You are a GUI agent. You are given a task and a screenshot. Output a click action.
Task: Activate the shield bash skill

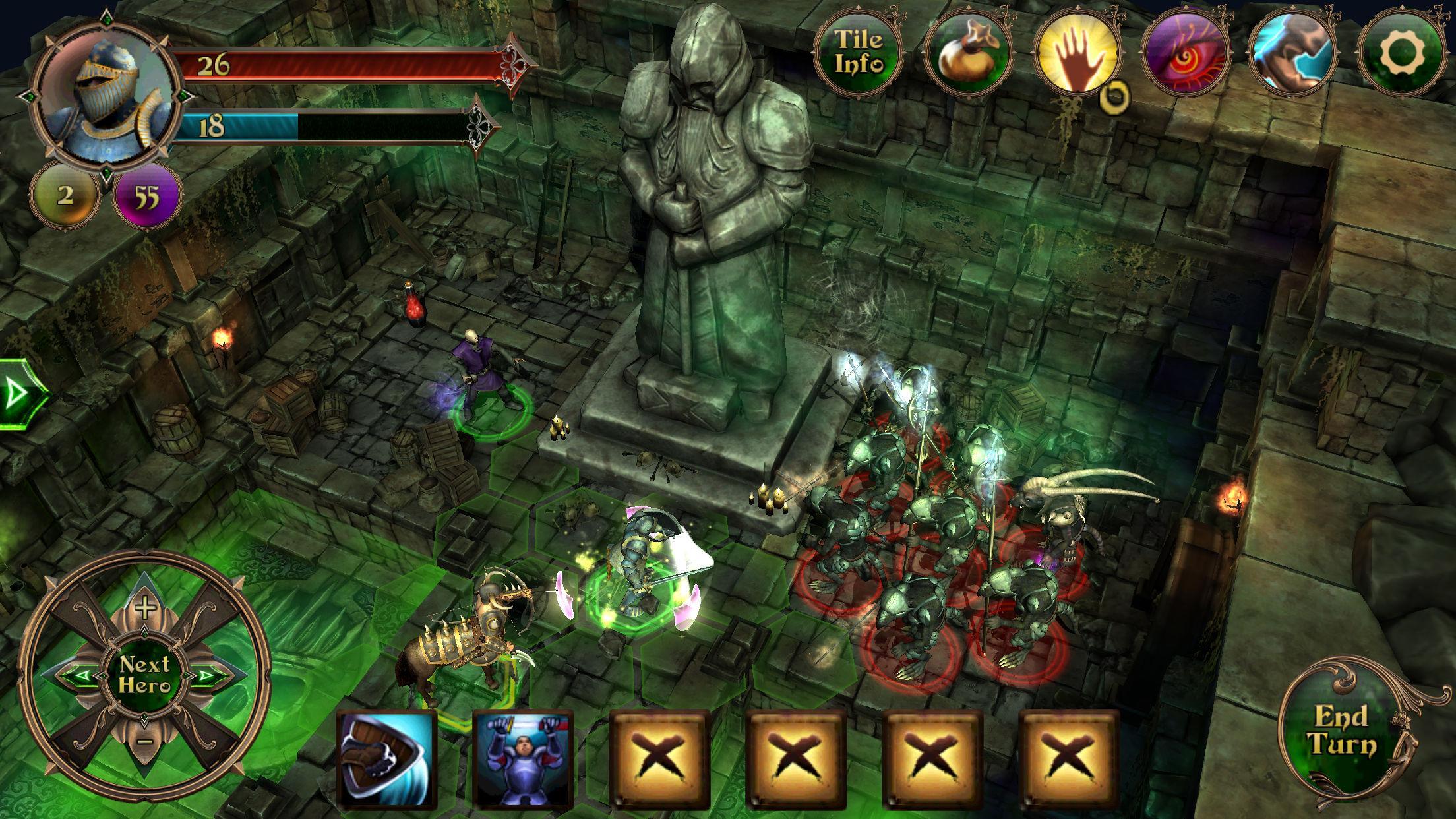tap(386, 760)
